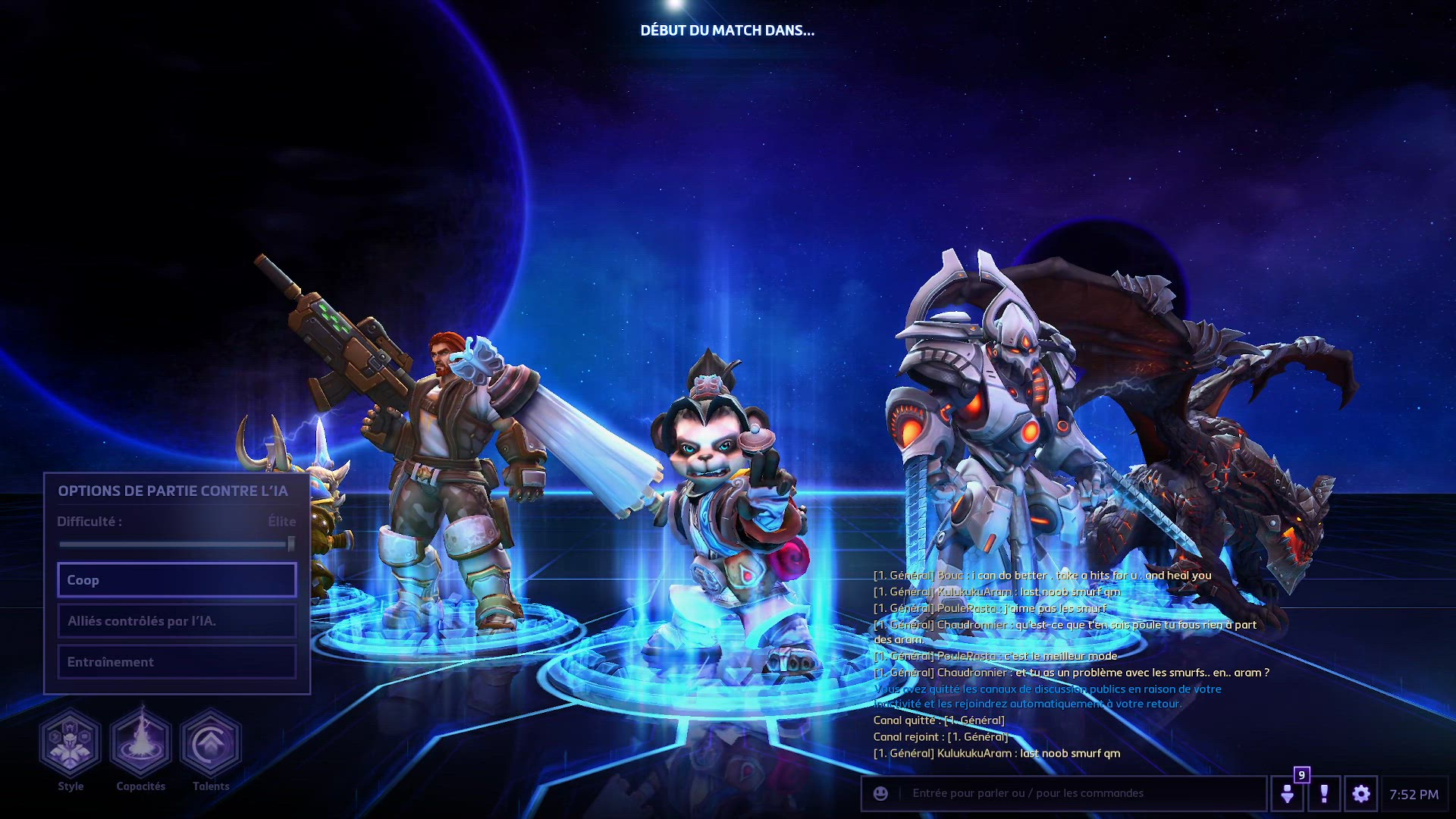Pick the Entraînement mode option
Screen dimensions: 1456x819
(x=177, y=662)
